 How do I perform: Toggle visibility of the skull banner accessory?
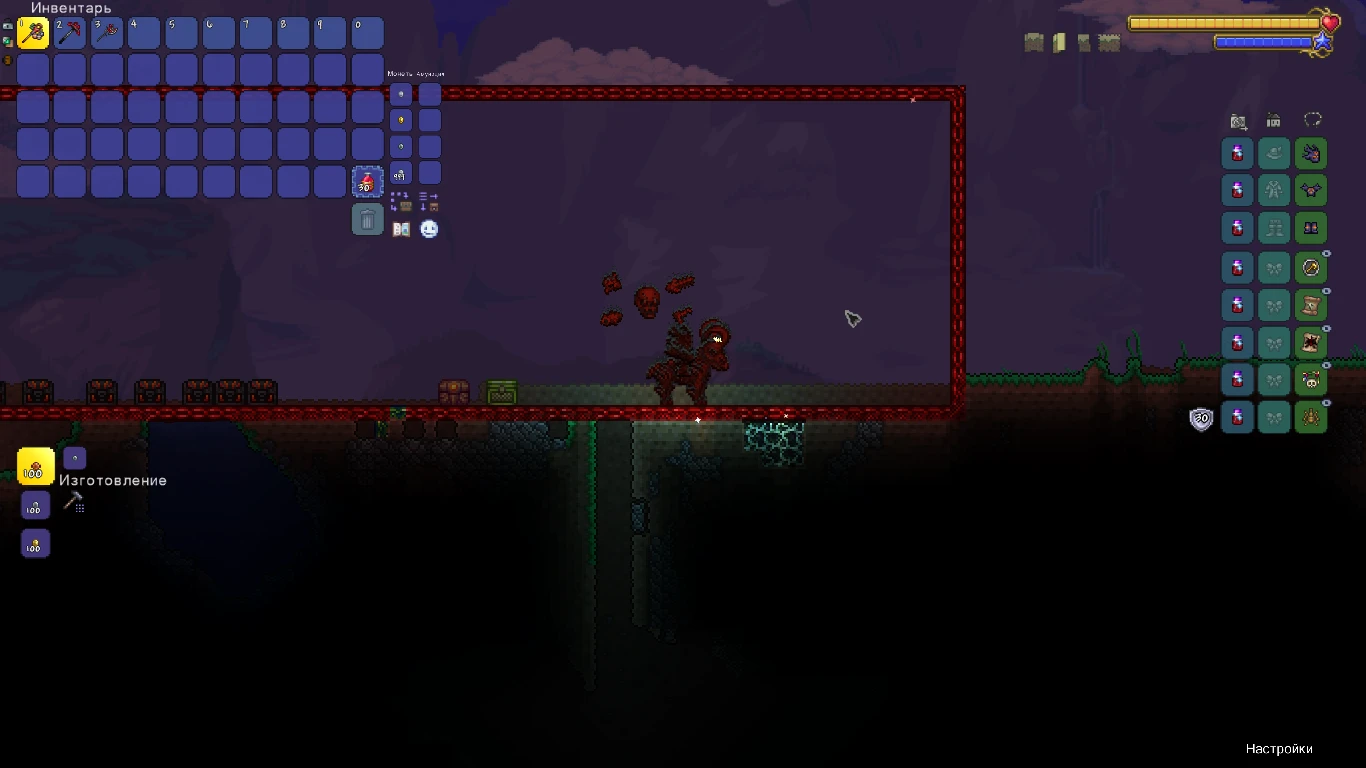pyautogui.click(x=1325, y=365)
